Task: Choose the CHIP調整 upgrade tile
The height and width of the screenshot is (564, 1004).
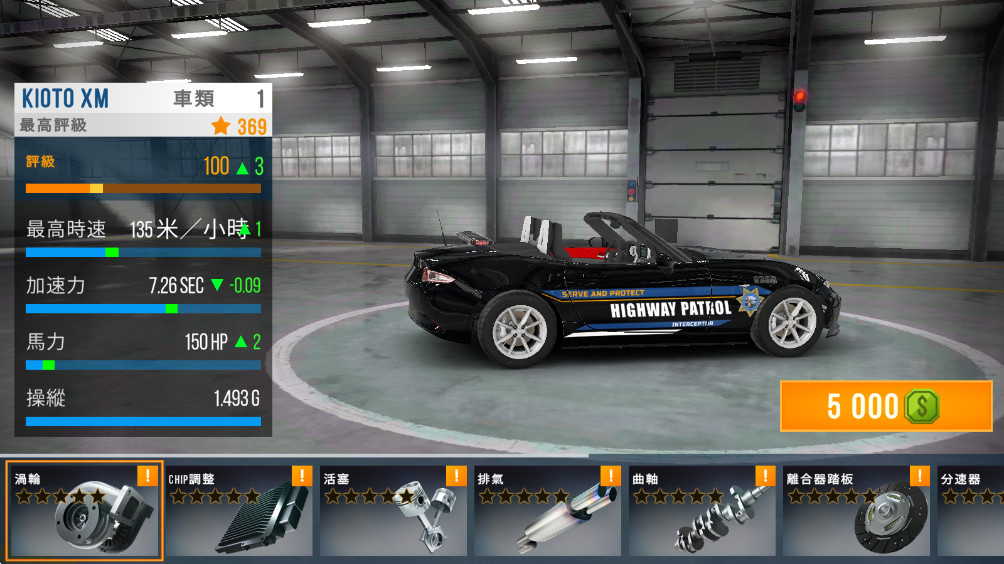Action: pos(239,511)
